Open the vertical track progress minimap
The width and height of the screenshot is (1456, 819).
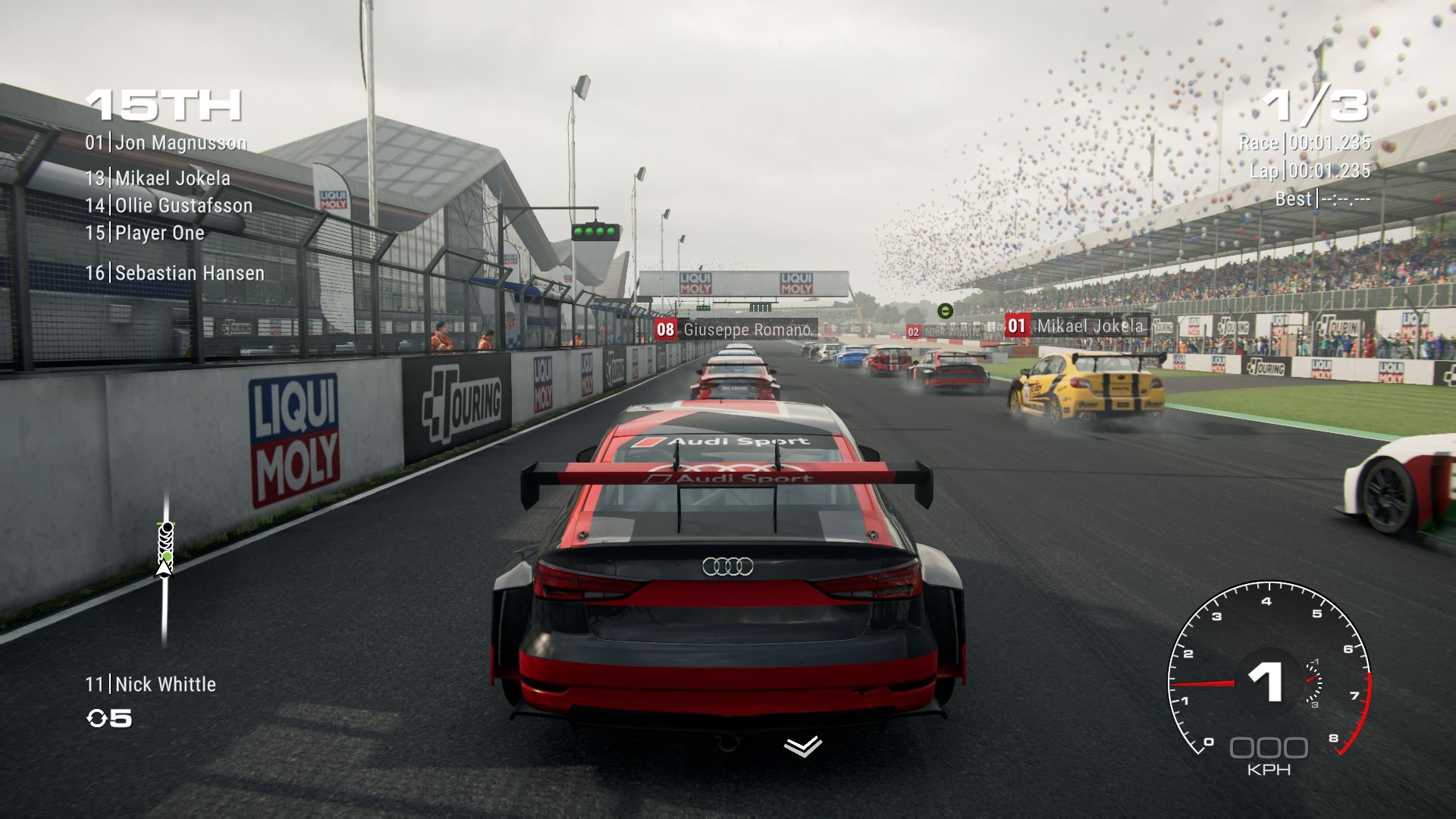pyautogui.click(x=165, y=569)
